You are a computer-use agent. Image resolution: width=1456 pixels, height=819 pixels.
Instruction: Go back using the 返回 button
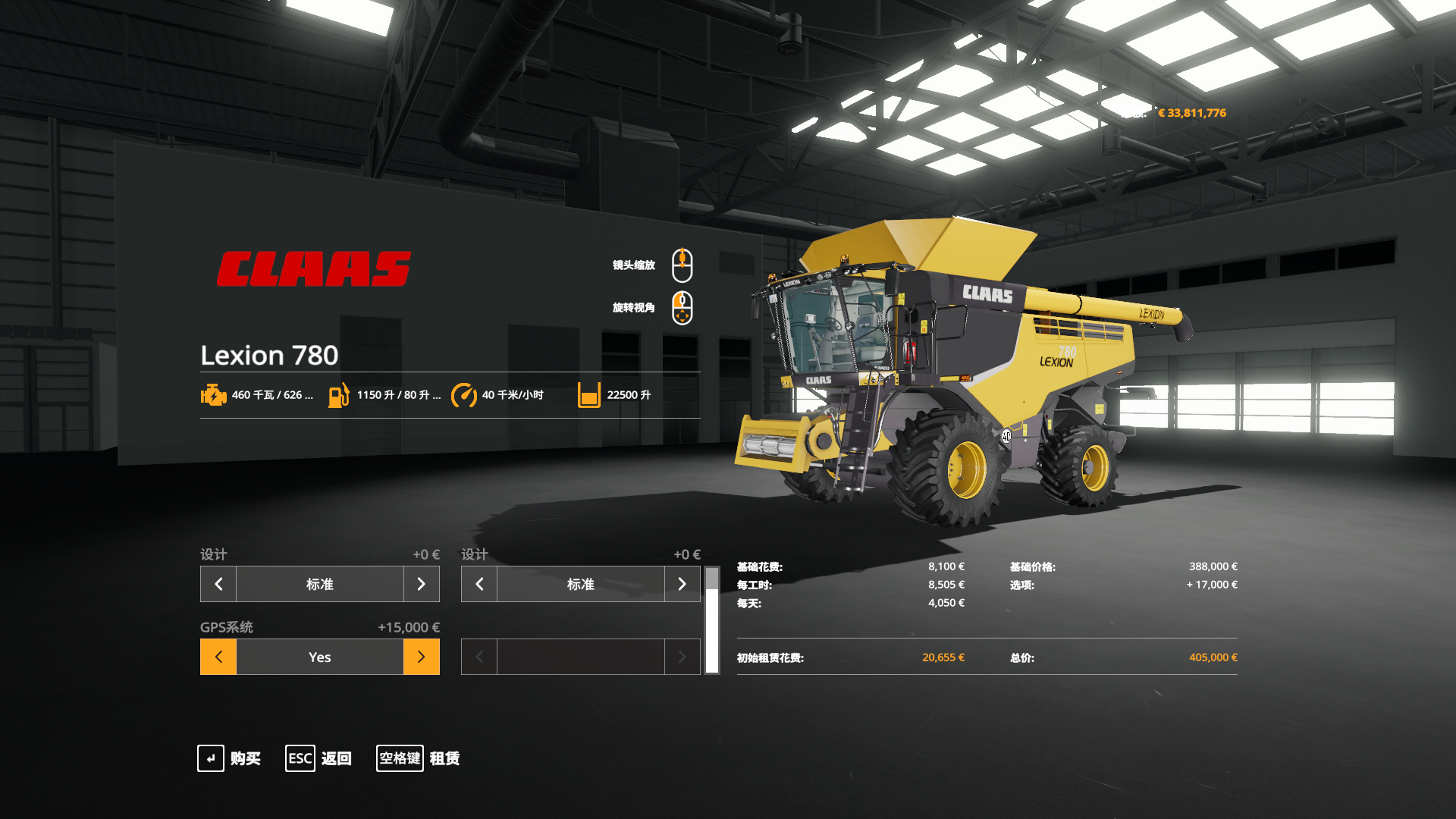point(318,758)
